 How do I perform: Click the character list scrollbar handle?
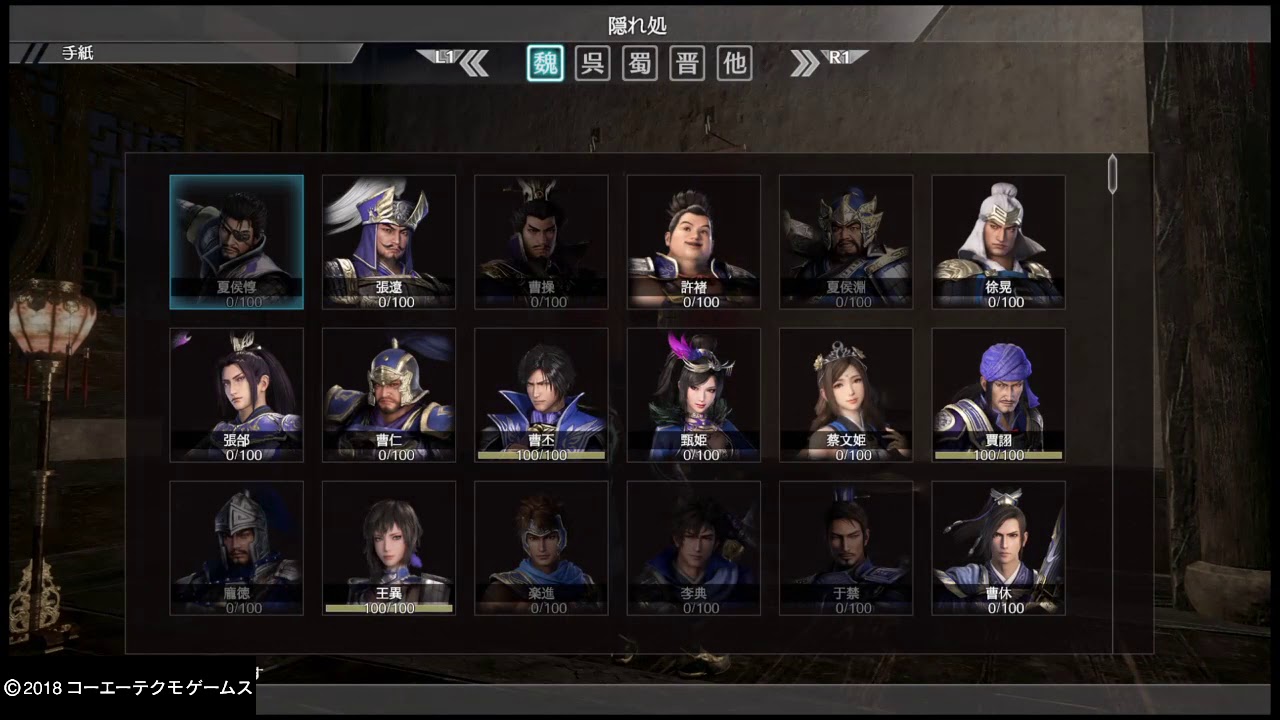click(1112, 174)
